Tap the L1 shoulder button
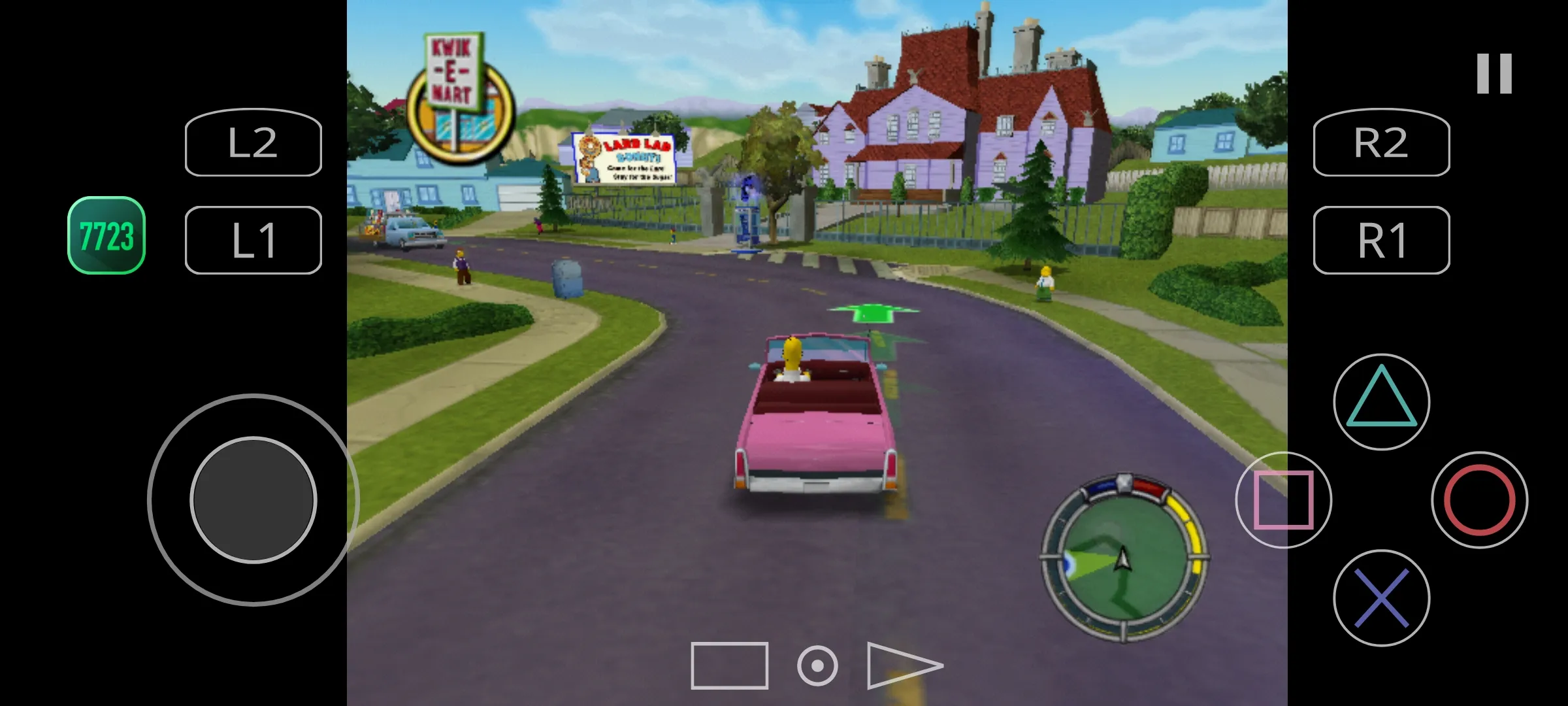 tap(253, 240)
